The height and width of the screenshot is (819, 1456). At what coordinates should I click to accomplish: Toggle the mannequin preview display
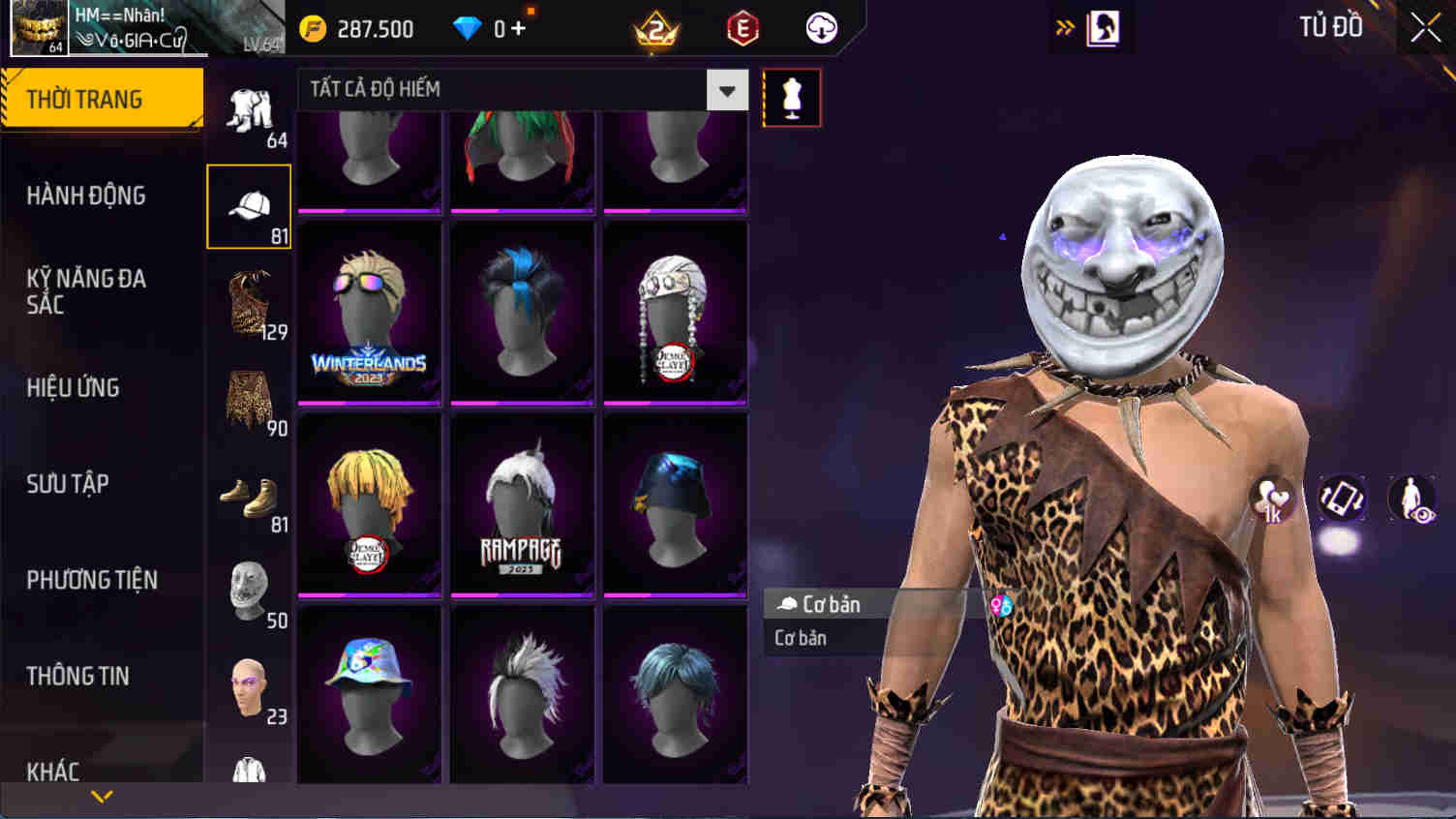[x=791, y=97]
